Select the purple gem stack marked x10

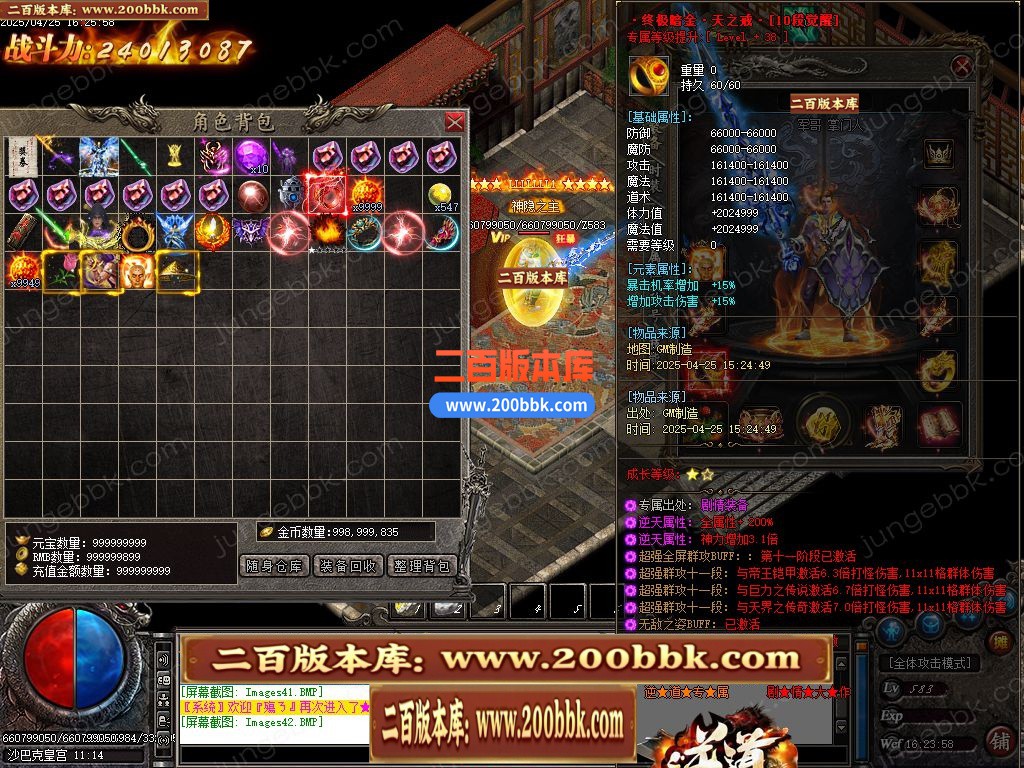tap(252, 156)
